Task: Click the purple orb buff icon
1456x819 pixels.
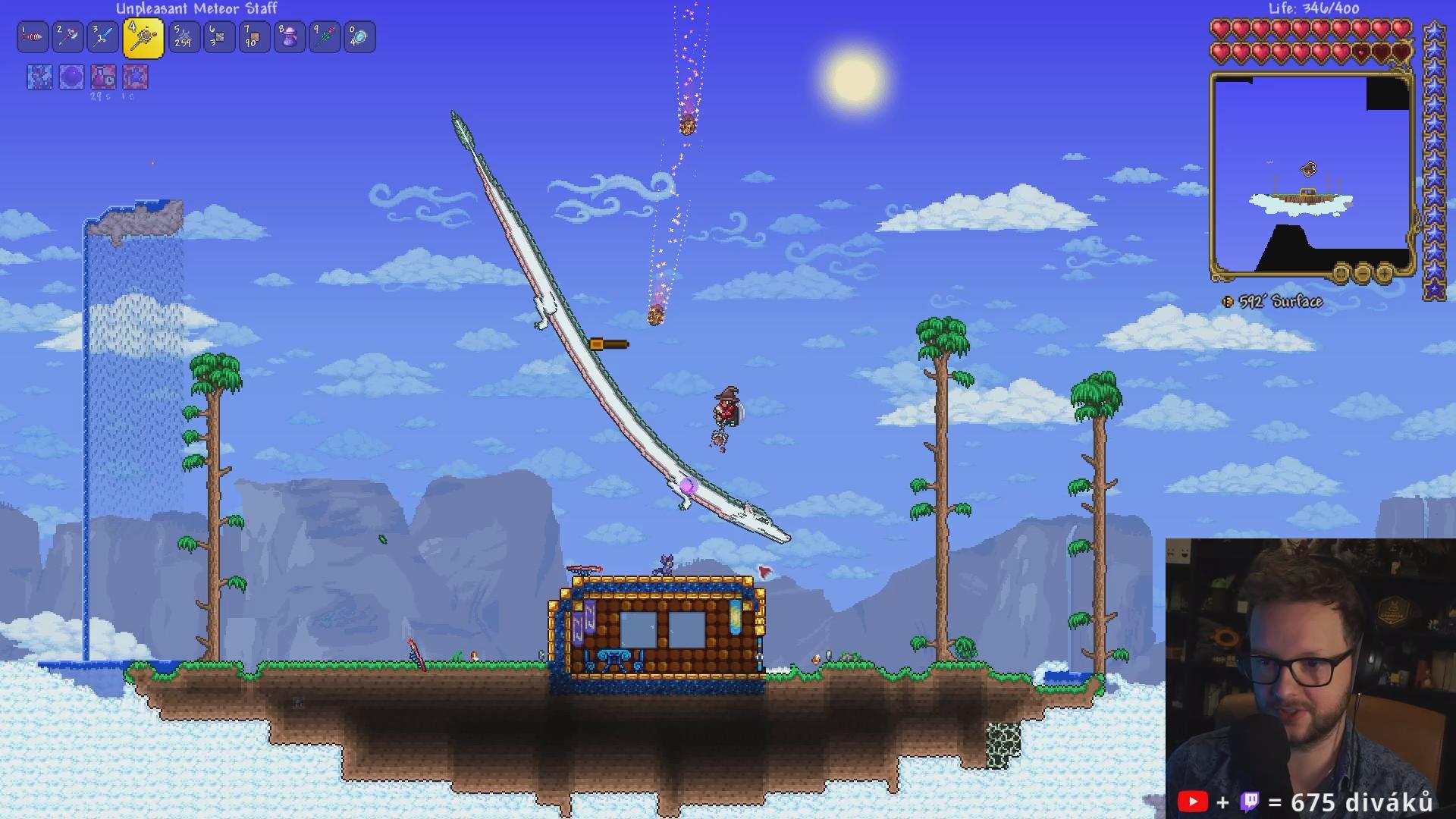Action: 71,77
